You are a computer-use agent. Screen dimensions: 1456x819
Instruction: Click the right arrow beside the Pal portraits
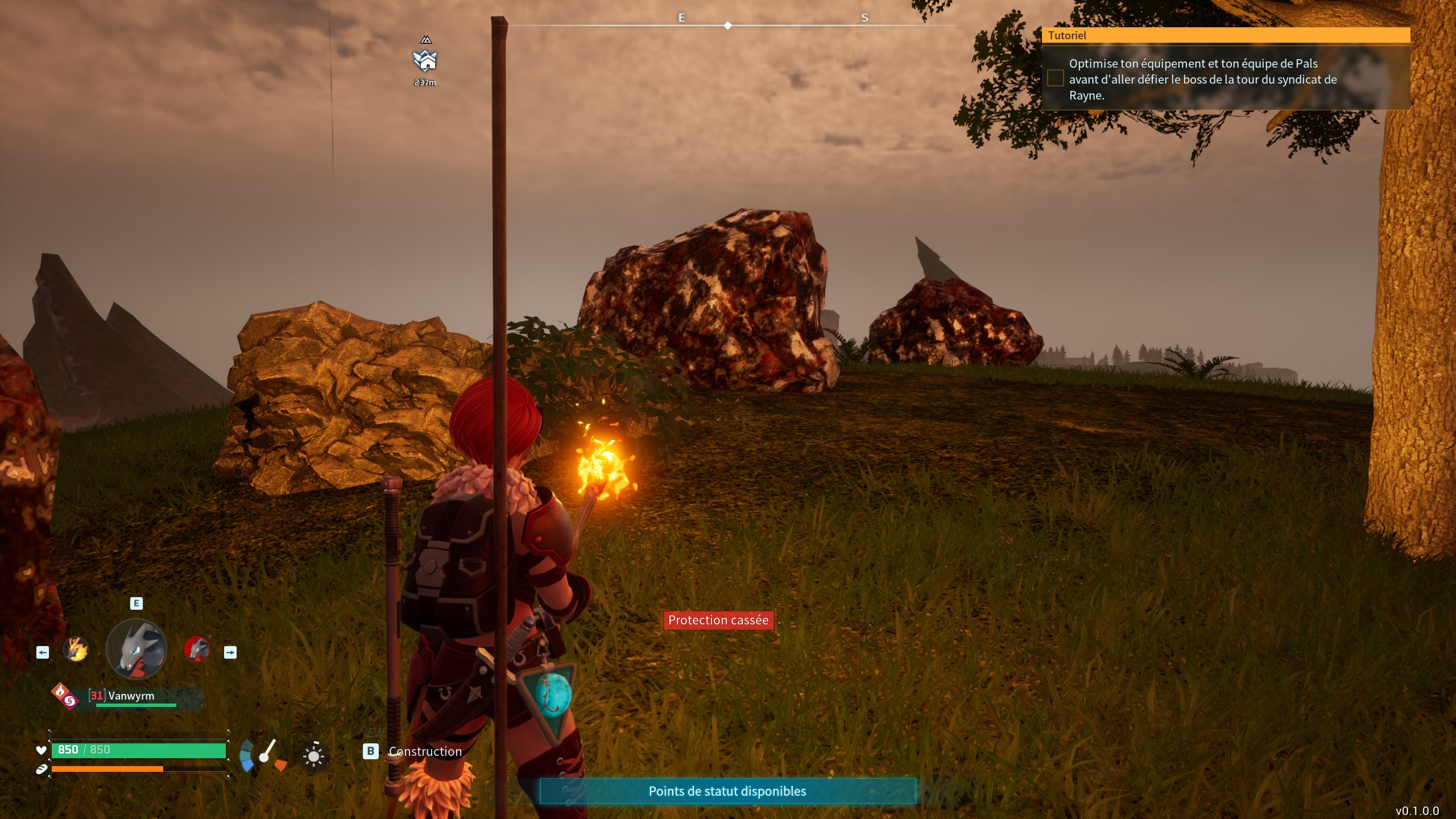tap(230, 652)
